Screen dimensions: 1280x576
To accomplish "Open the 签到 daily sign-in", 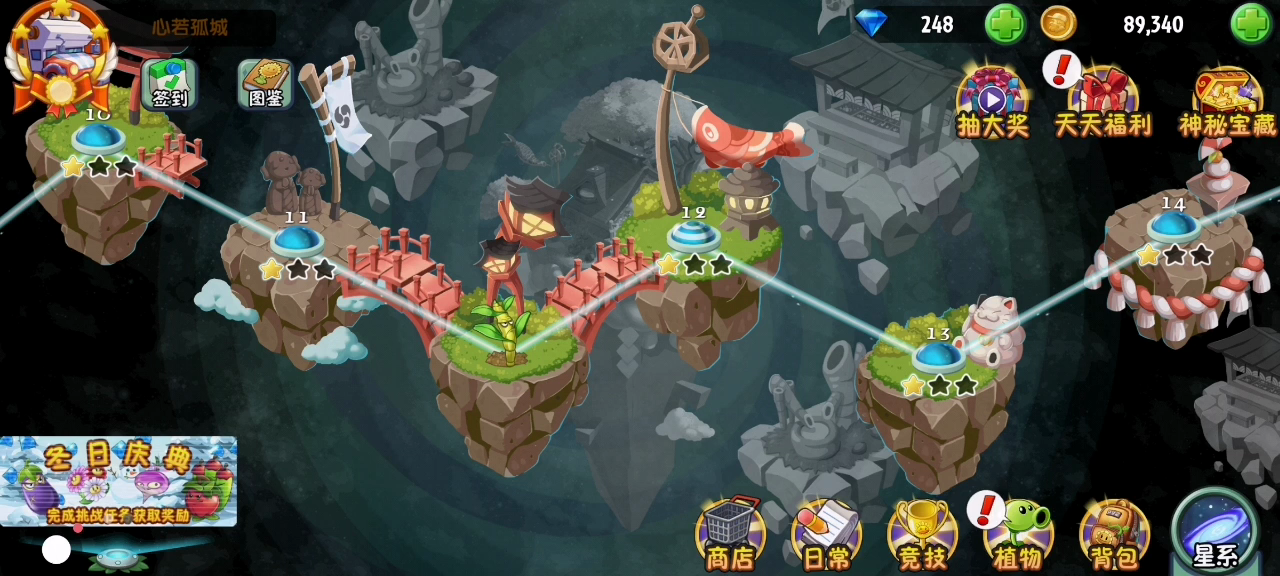I will pos(169,84).
